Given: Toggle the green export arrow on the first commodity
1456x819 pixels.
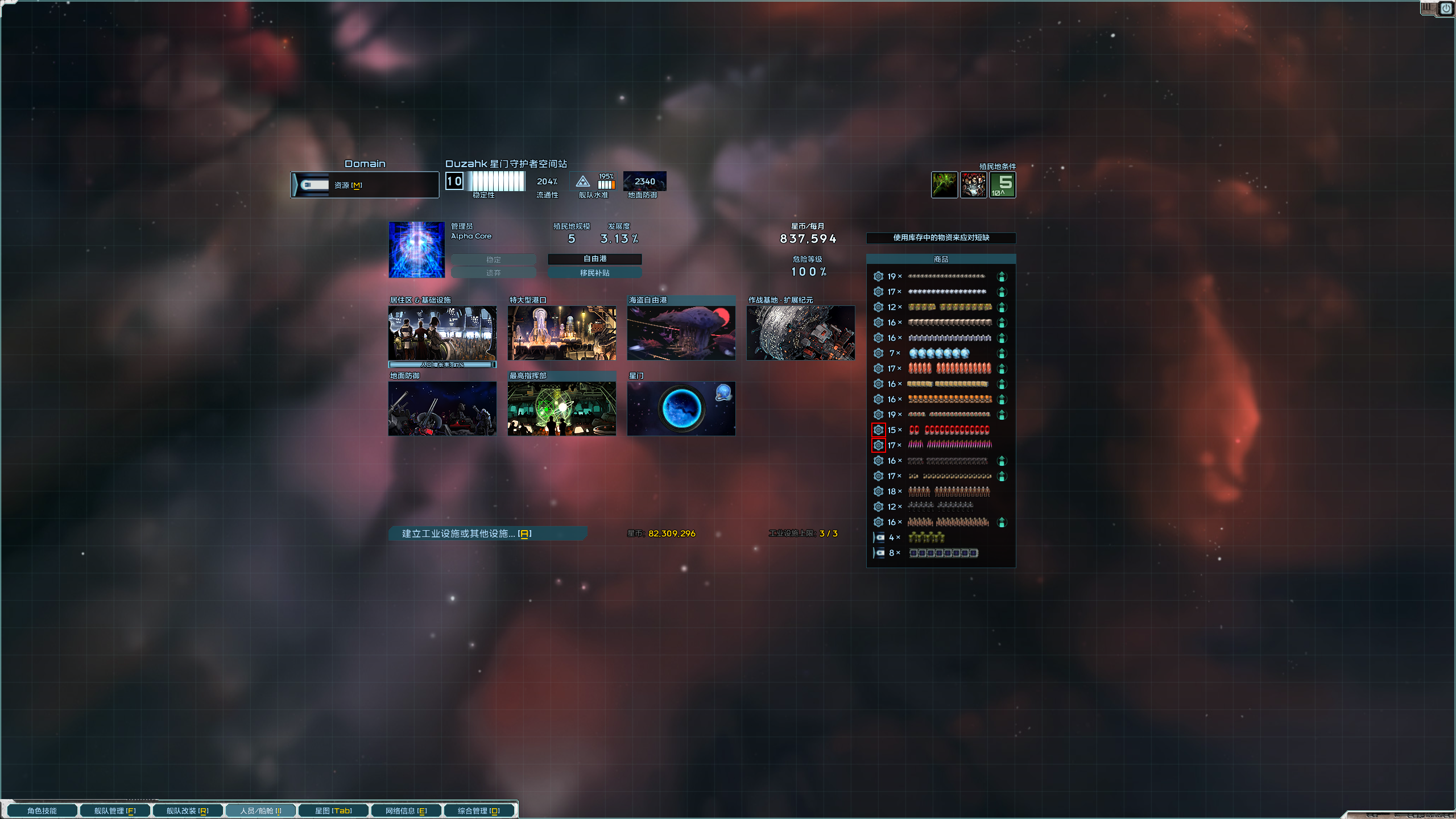Looking at the screenshot, I should click(x=1002, y=276).
